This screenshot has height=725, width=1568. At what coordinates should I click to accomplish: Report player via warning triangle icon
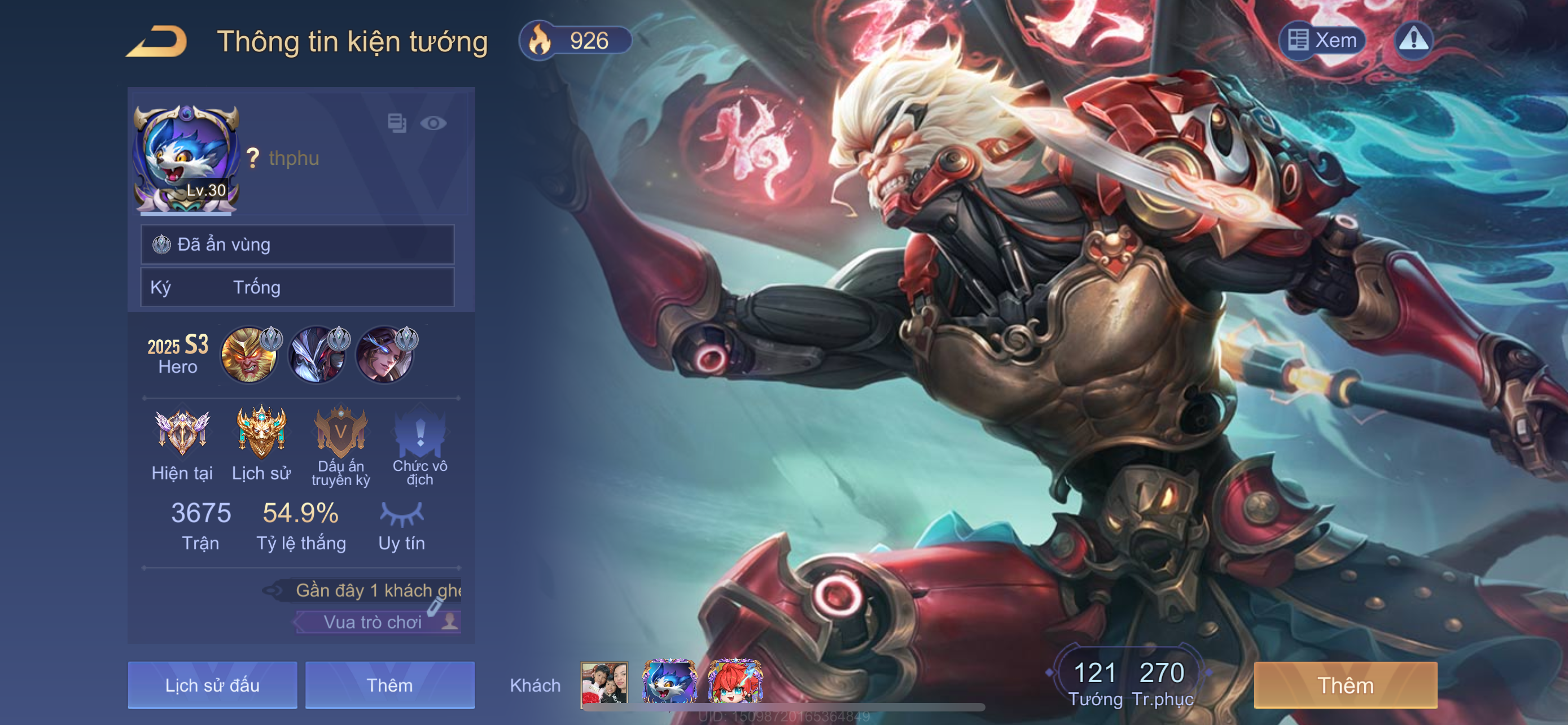pos(1413,40)
